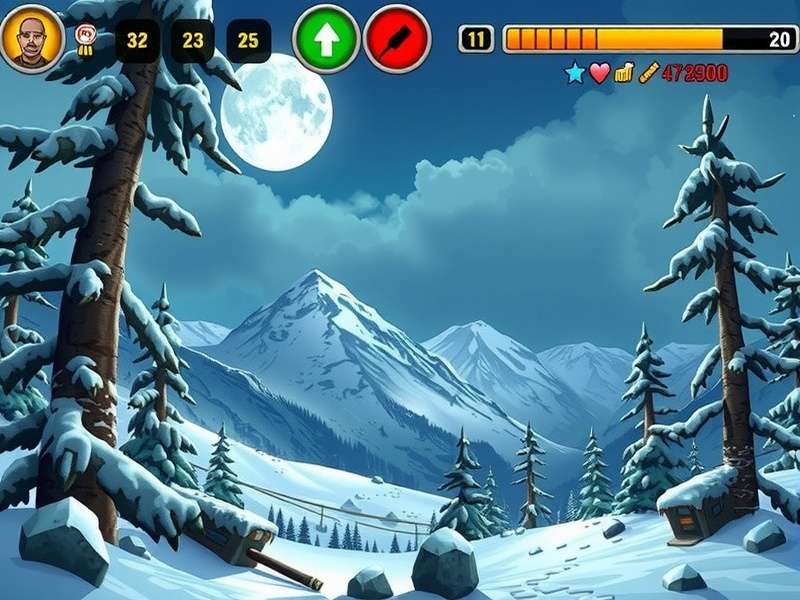800x600 pixels.
Task: Open the gold bars icon
Action: (624, 73)
